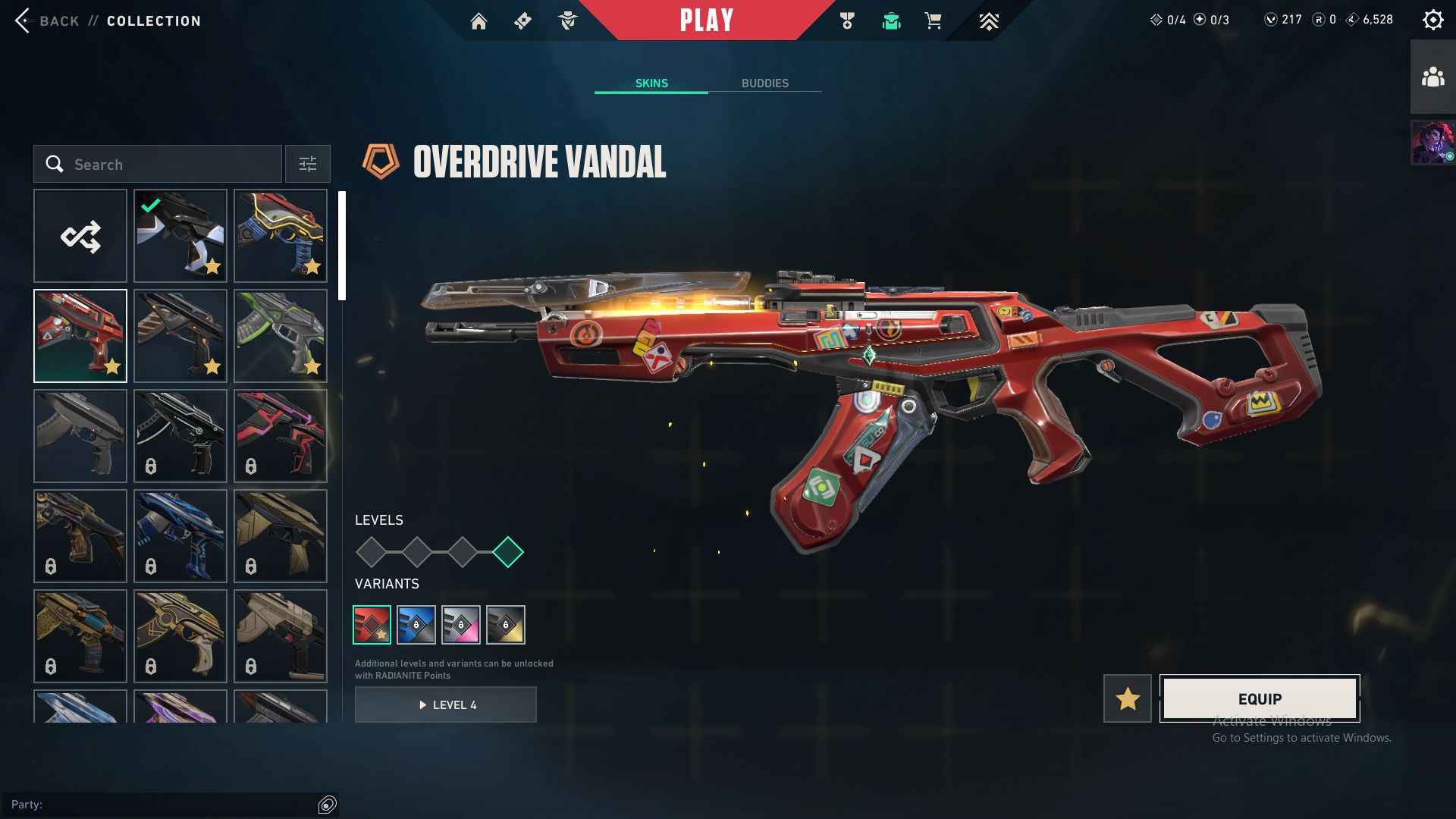Open the settings gear

pyautogui.click(x=1432, y=20)
